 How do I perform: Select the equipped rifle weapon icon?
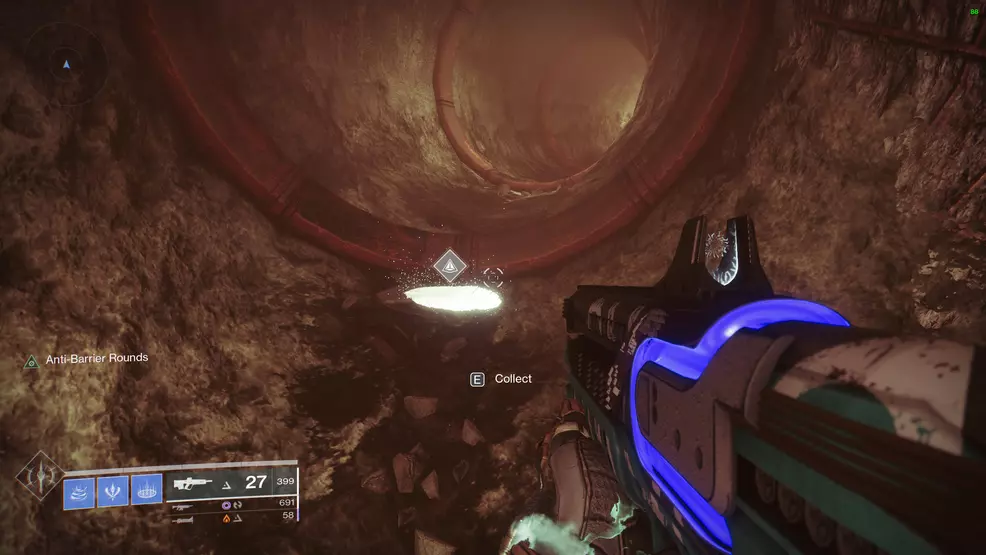[x=195, y=483]
